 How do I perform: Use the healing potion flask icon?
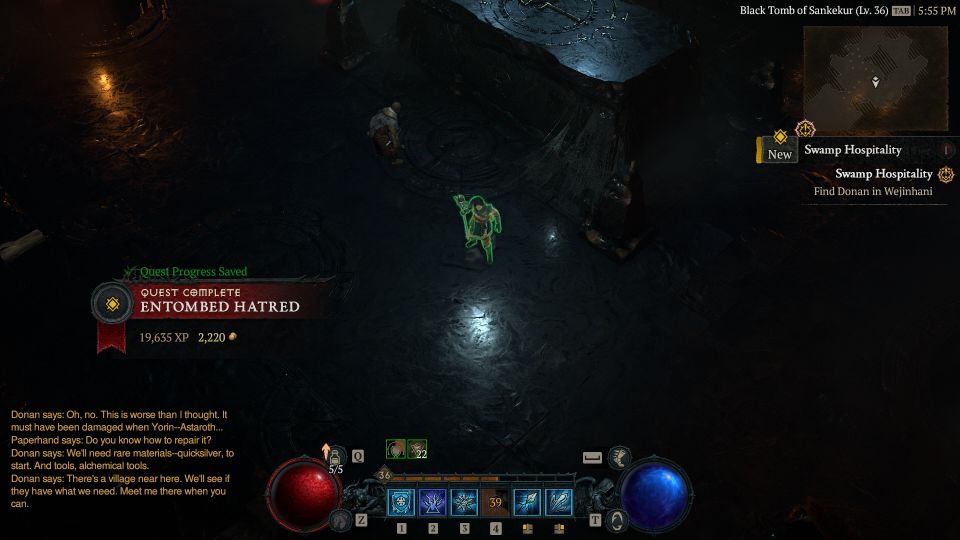[x=336, y=457]
